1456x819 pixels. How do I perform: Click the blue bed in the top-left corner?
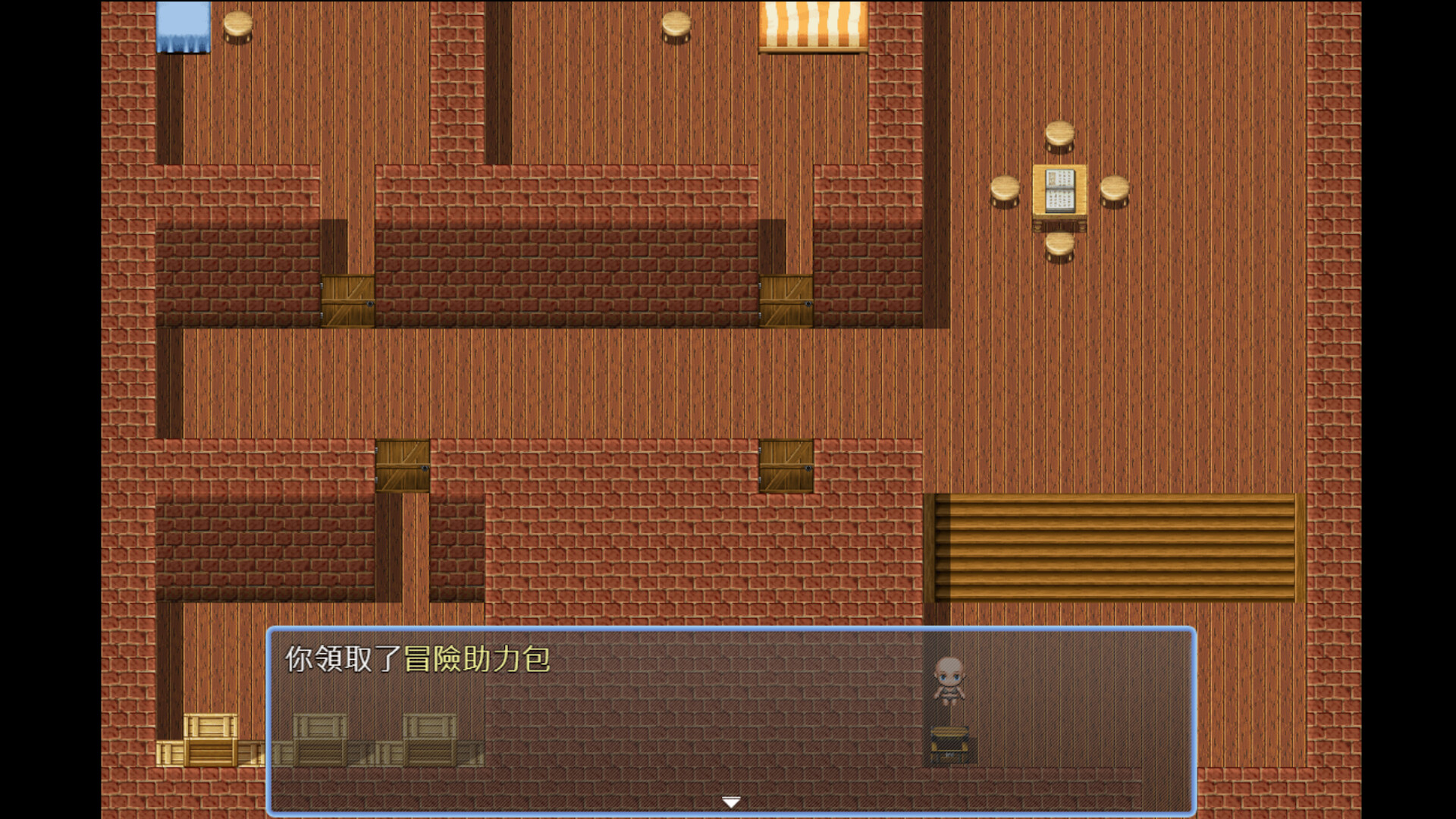(182, 27)
